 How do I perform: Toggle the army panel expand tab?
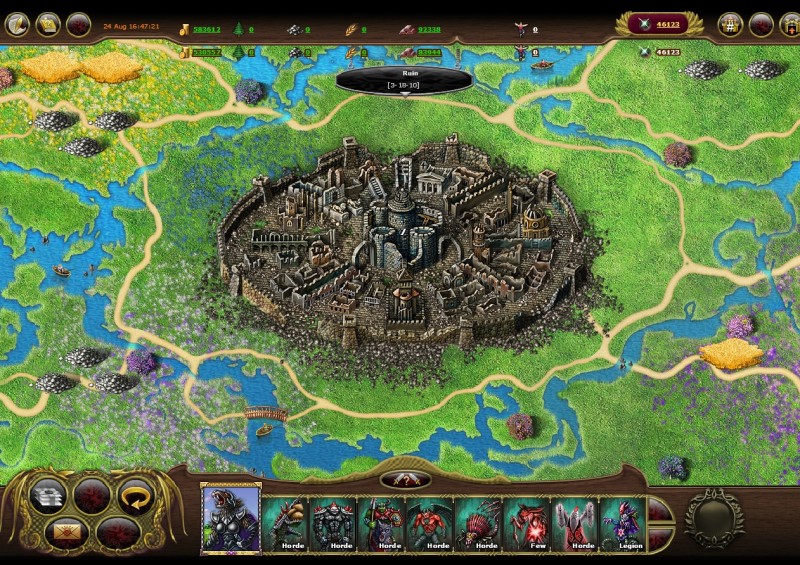pyautogui.click(x=405, y=480)
